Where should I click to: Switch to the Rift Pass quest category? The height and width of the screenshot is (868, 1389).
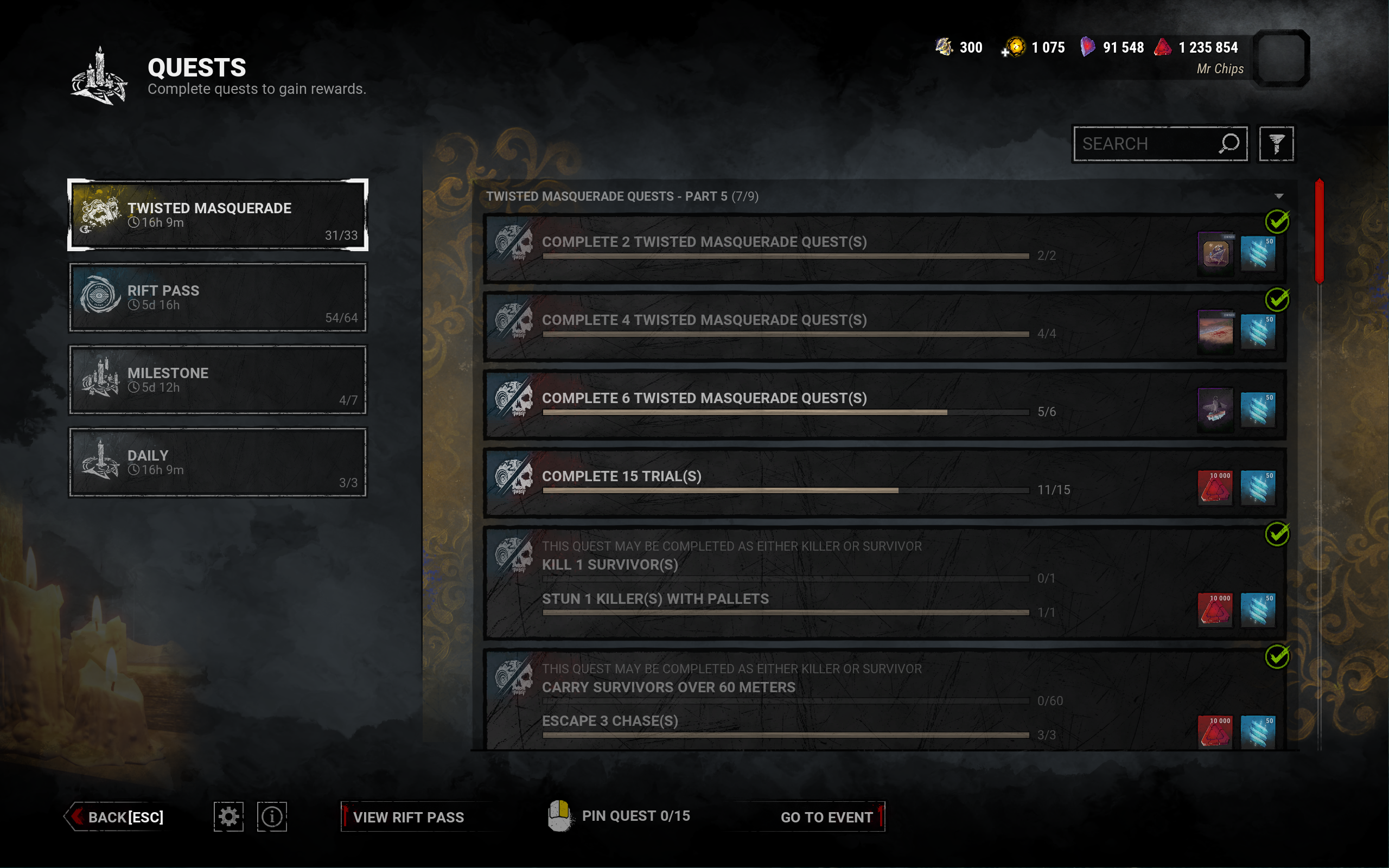coord(218,297)
